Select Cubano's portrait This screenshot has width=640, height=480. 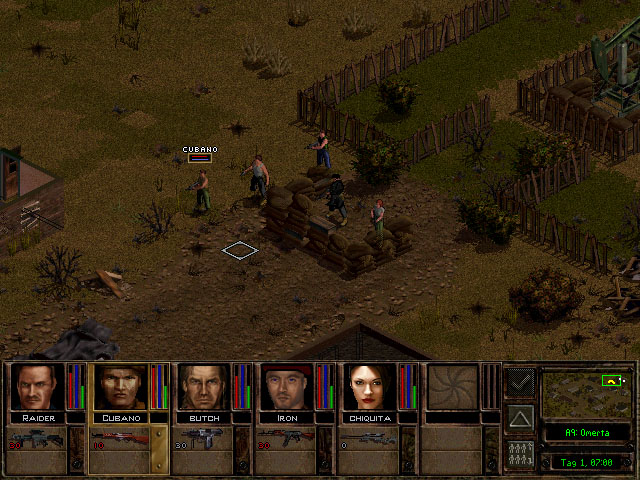[120, 386]
